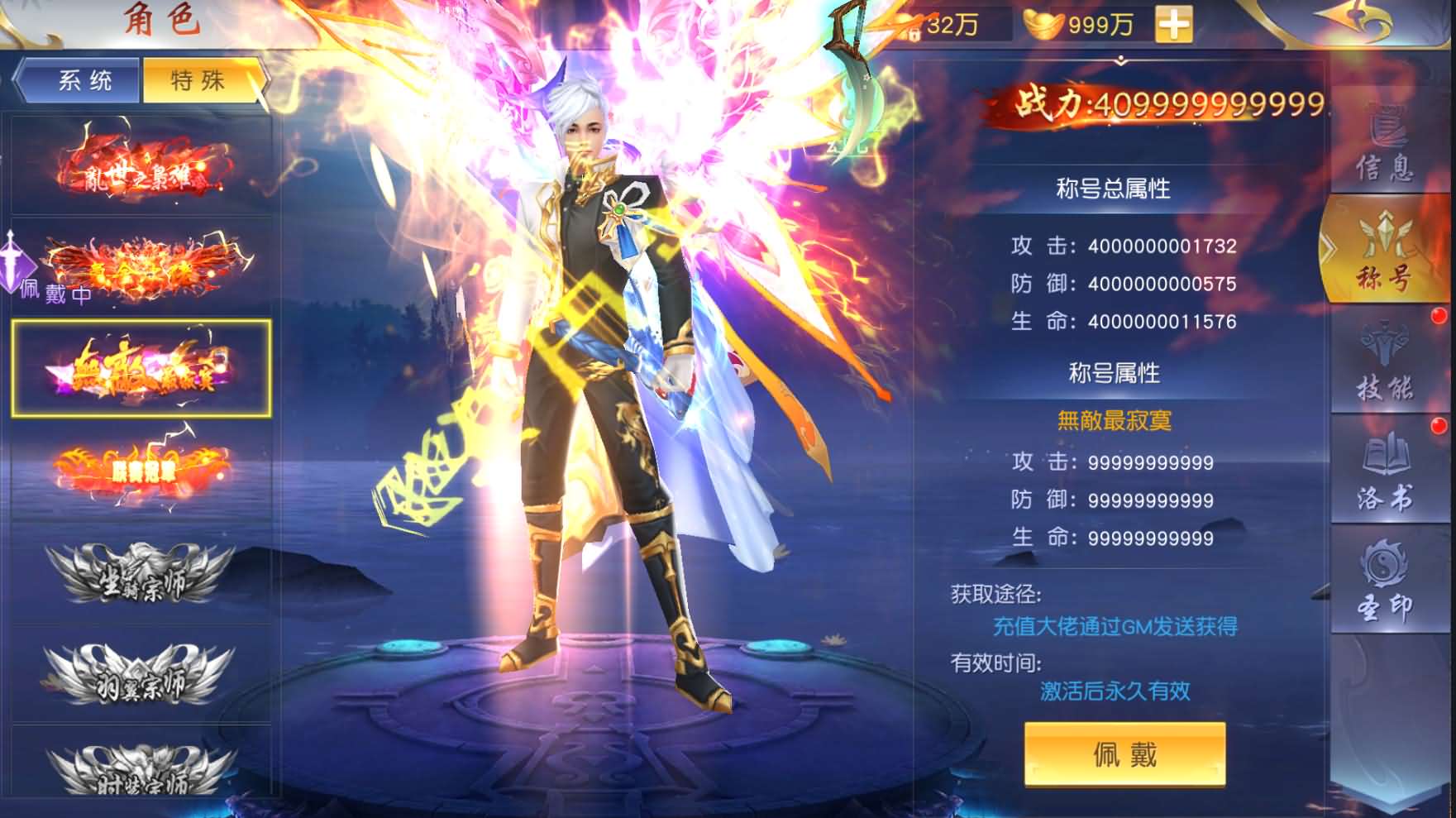1456x818 pixels.
Task: Switch to the 系统 title tab
Action: click(84, 80)
